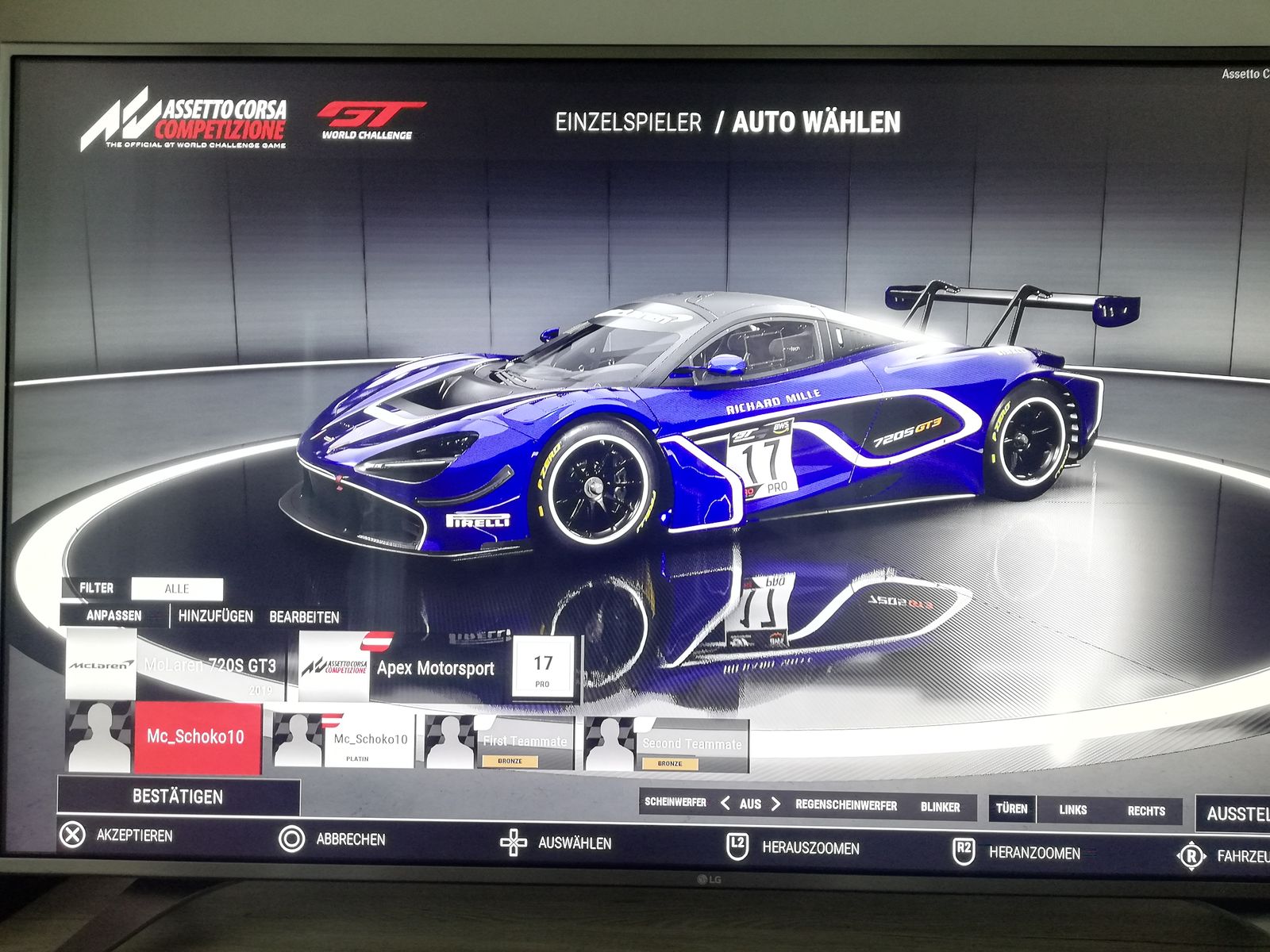The height and width of the screenshot is (952, 1270).
Task: Open Bearbeiten to edit the car
Action: 304,617
